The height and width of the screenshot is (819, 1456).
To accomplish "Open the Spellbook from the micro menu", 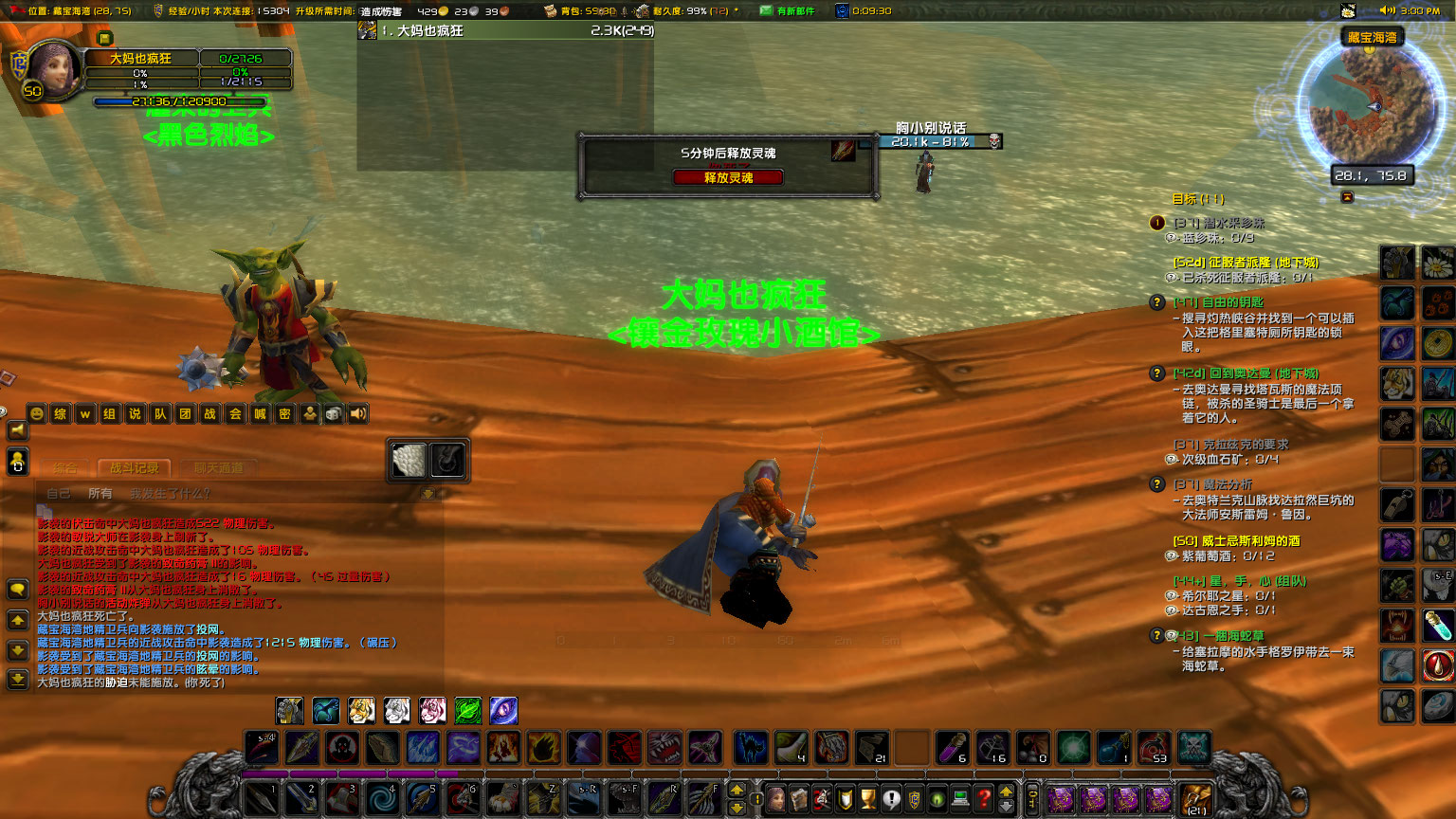I will pos(799,799).
